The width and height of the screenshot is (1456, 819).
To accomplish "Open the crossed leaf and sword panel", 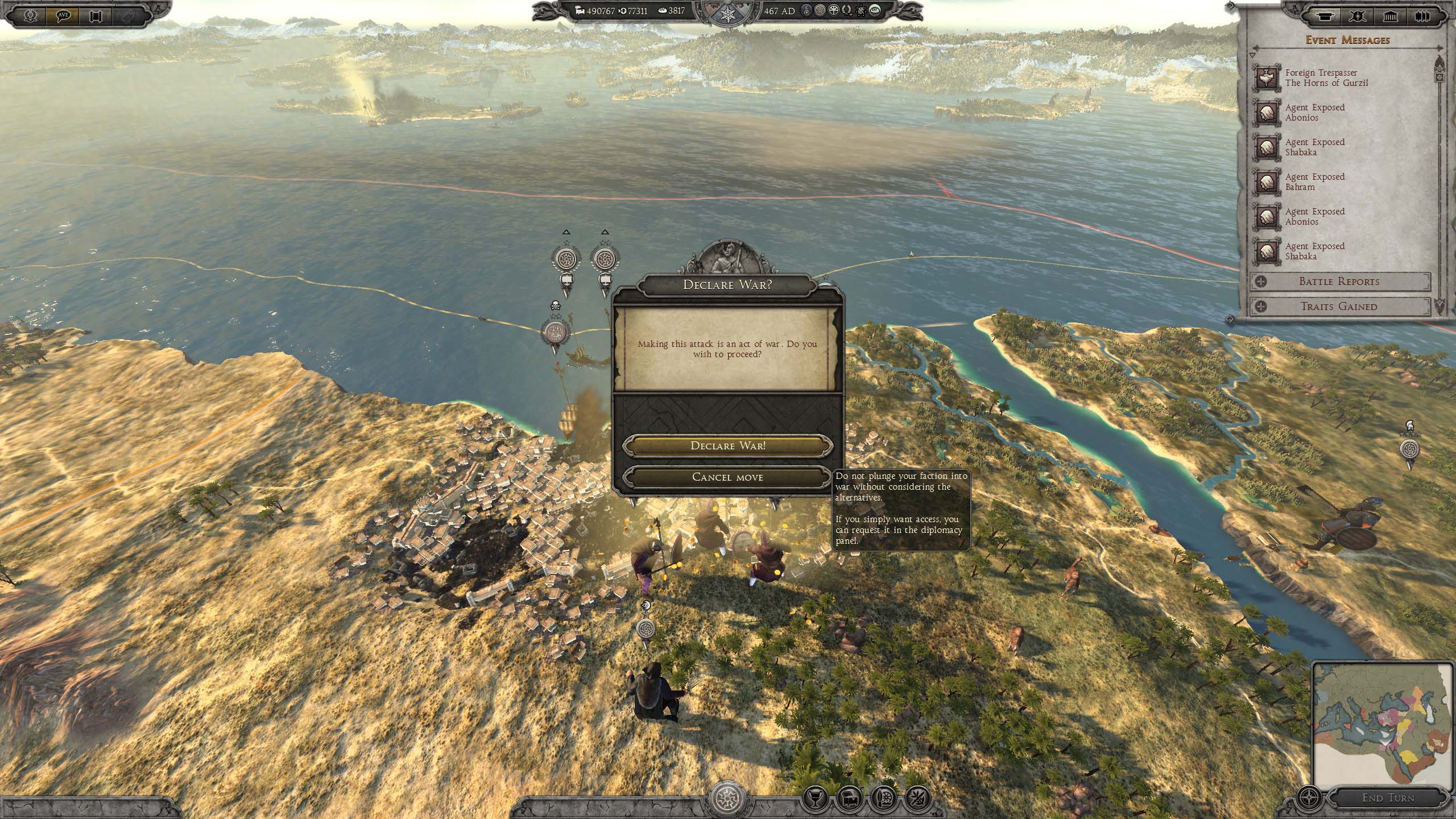I will [917, 799].
